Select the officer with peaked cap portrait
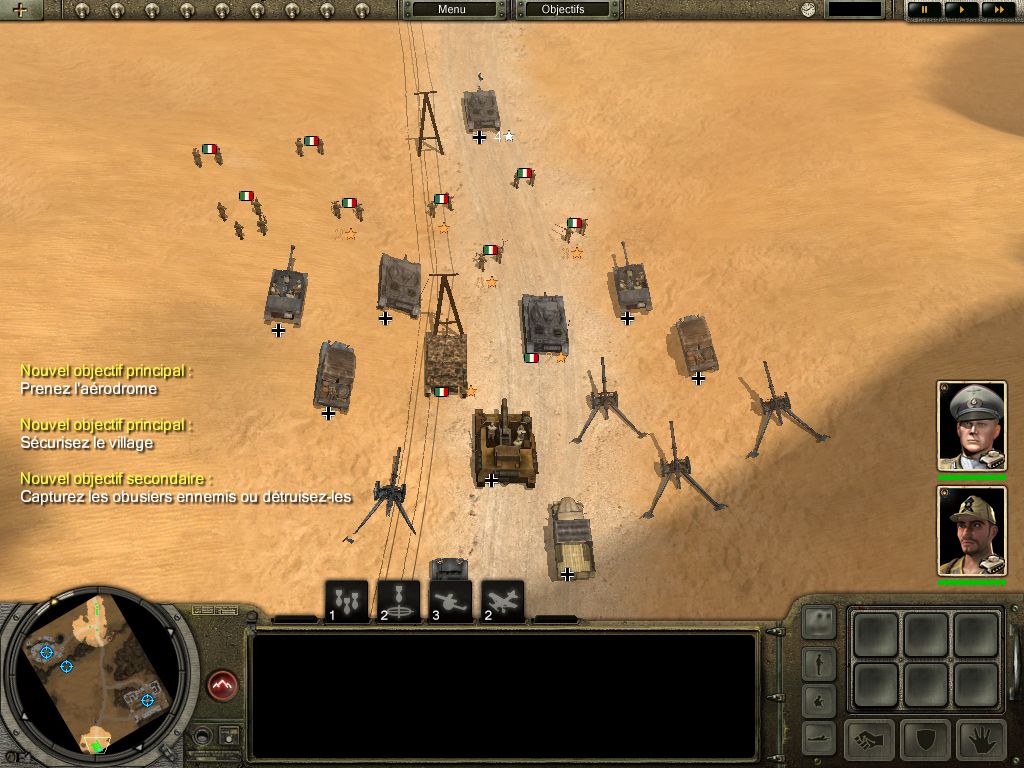The width and height of the screenshot is (1024, 768). click(x=971, y=425)
